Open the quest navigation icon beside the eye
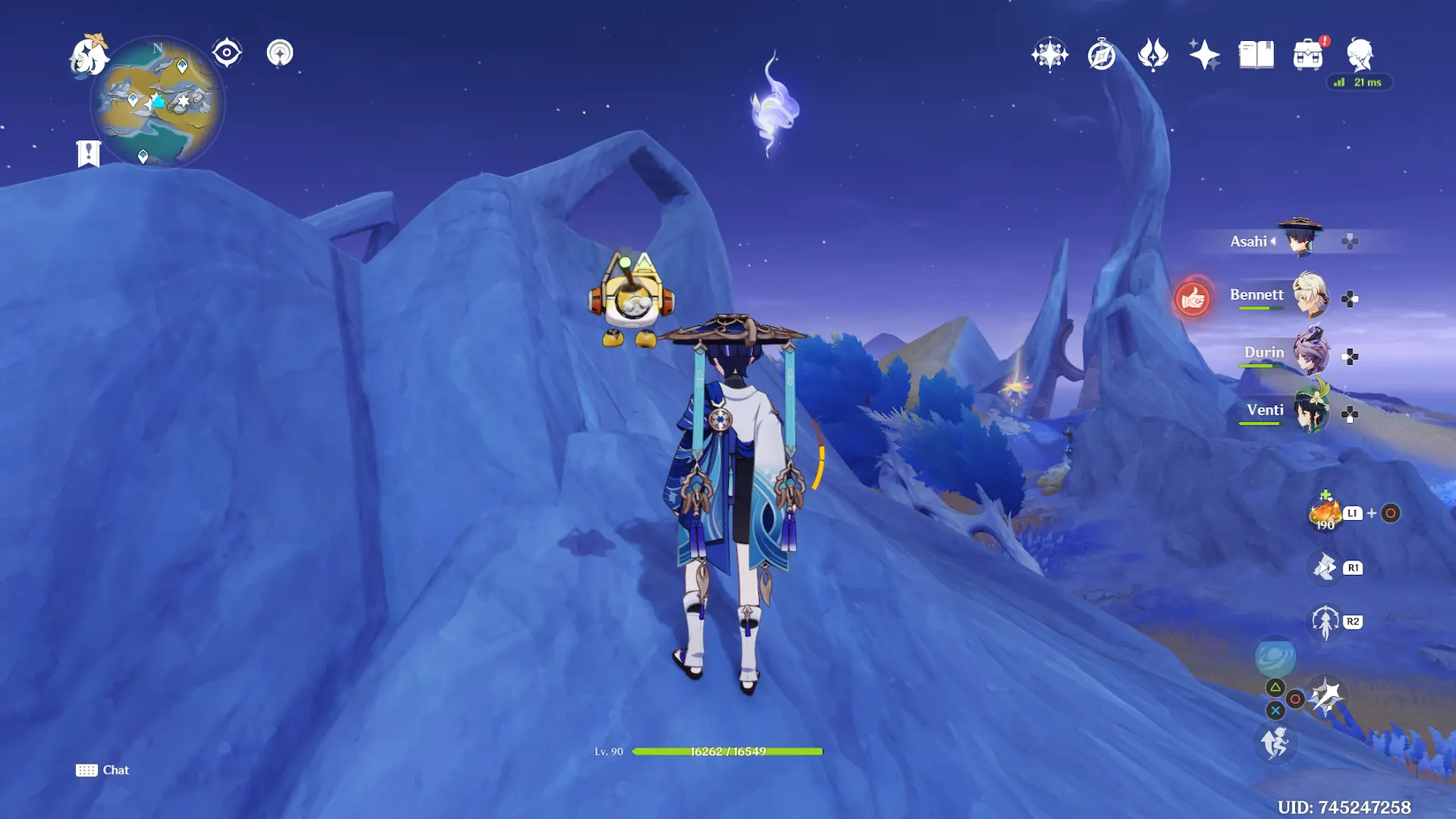1456x819 pixels. click(x=280, y=53)
